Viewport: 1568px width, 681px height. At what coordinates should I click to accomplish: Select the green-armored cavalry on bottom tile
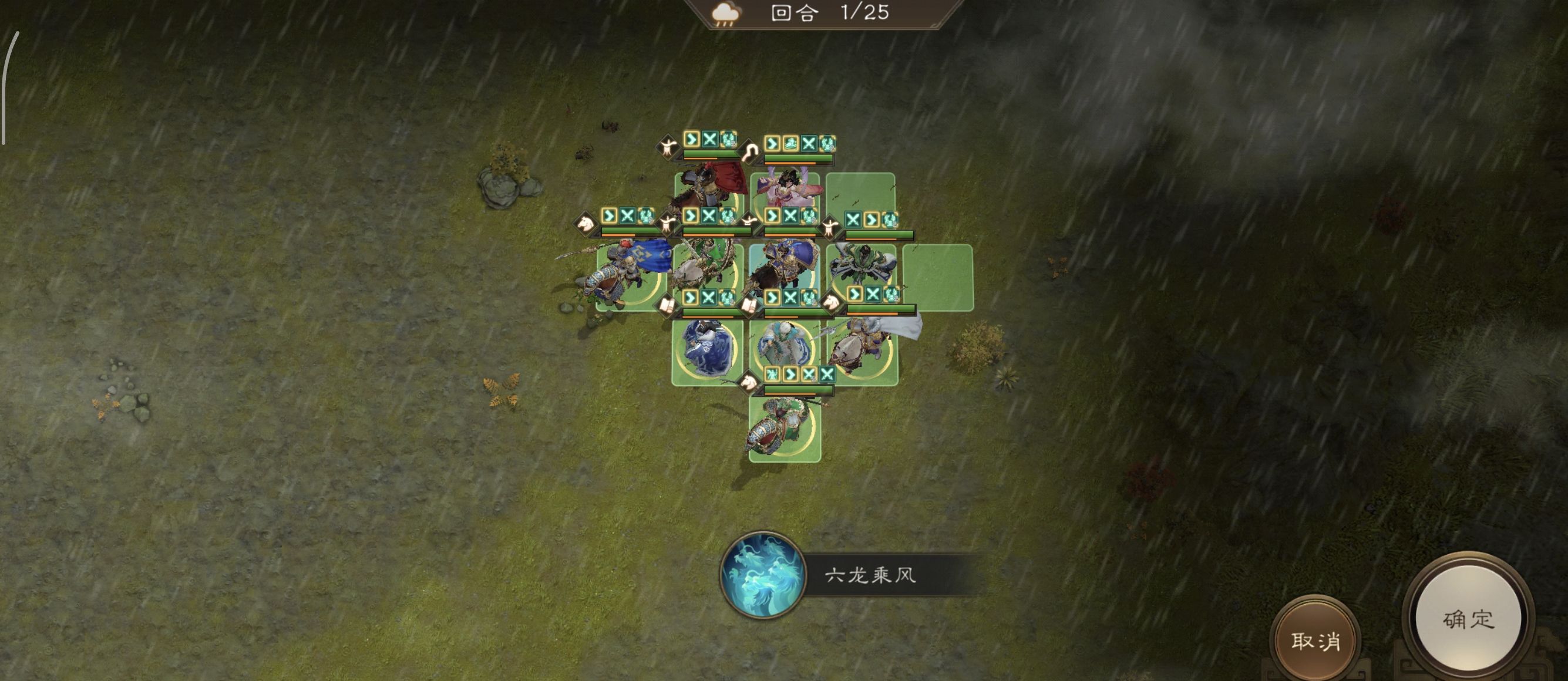tap(784, 426)
